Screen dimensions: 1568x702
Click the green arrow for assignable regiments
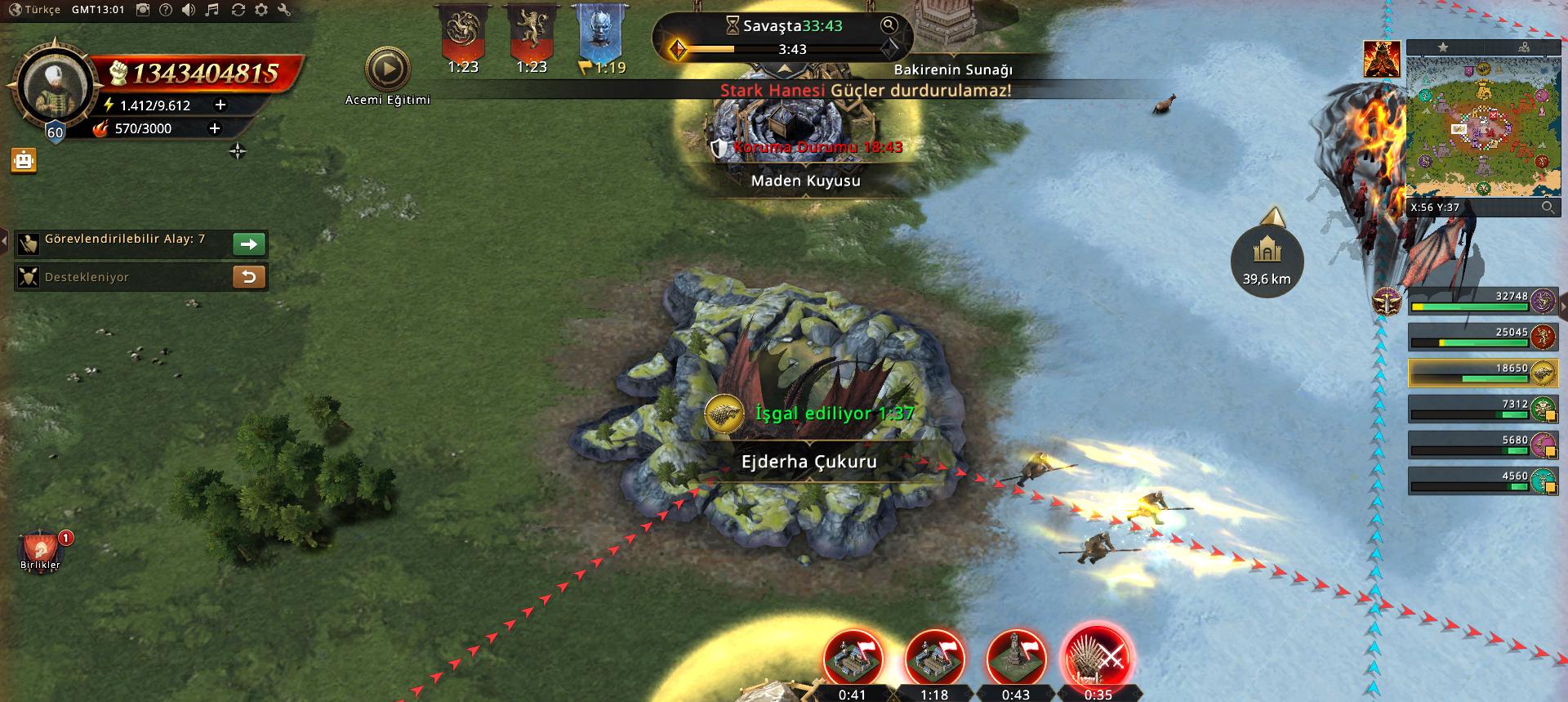pos(249,244)
